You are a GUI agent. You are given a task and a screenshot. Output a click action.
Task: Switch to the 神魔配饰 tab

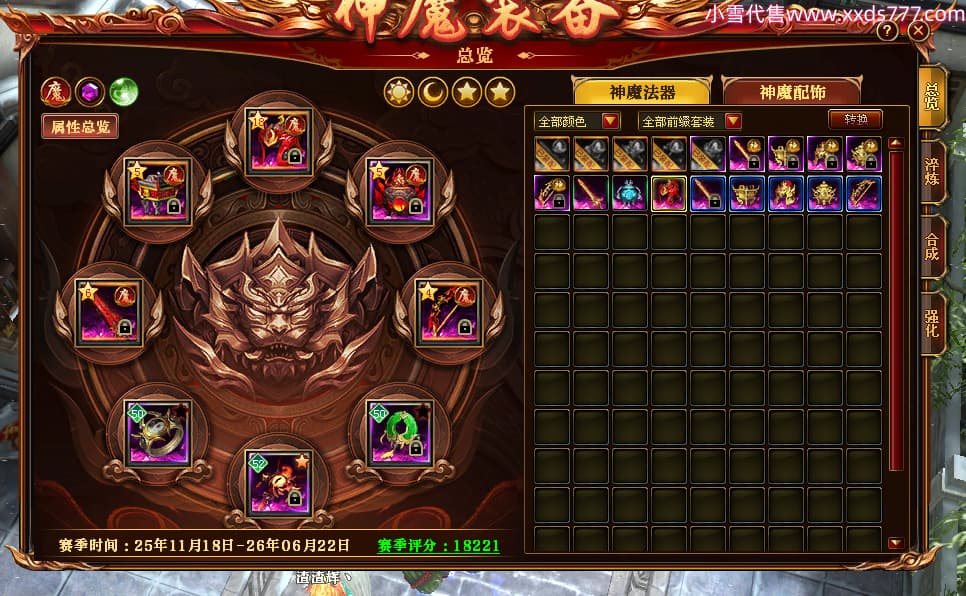click(792, 92)
